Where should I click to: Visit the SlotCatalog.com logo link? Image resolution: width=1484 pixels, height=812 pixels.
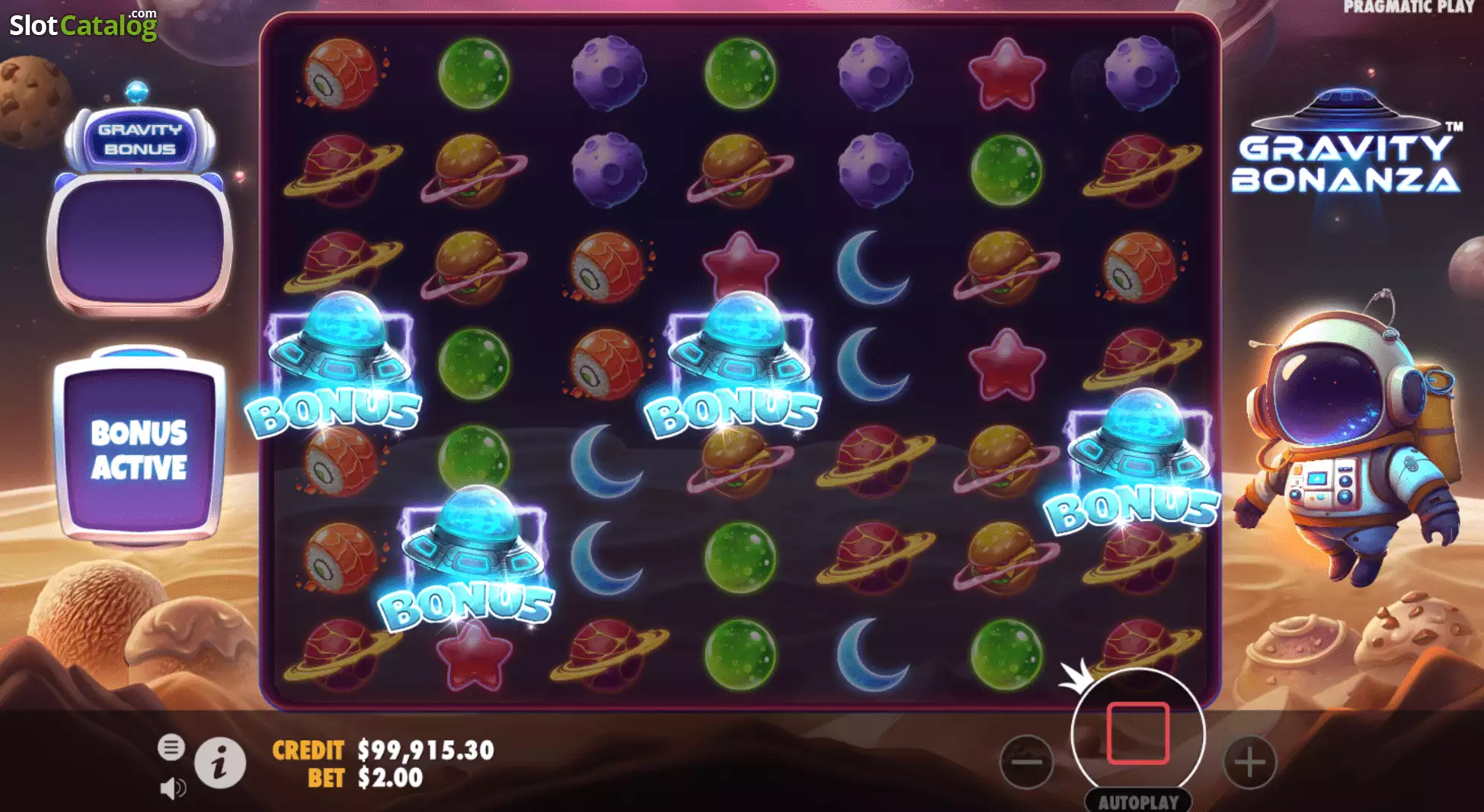pyautogui.click(x=83, y=25)
